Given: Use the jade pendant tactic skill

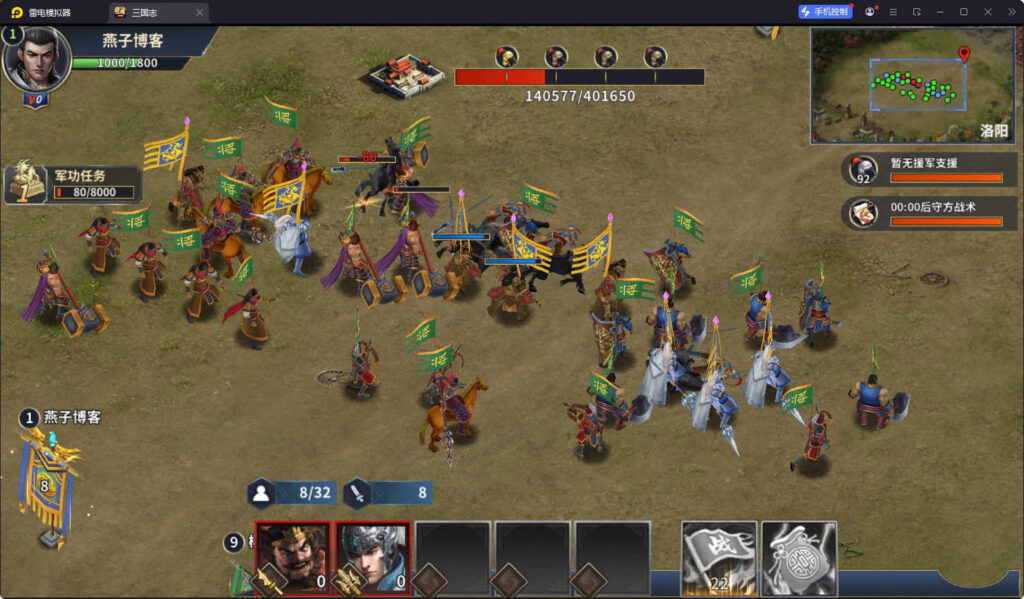Looking at the screenshot, I should click(798, 558).
